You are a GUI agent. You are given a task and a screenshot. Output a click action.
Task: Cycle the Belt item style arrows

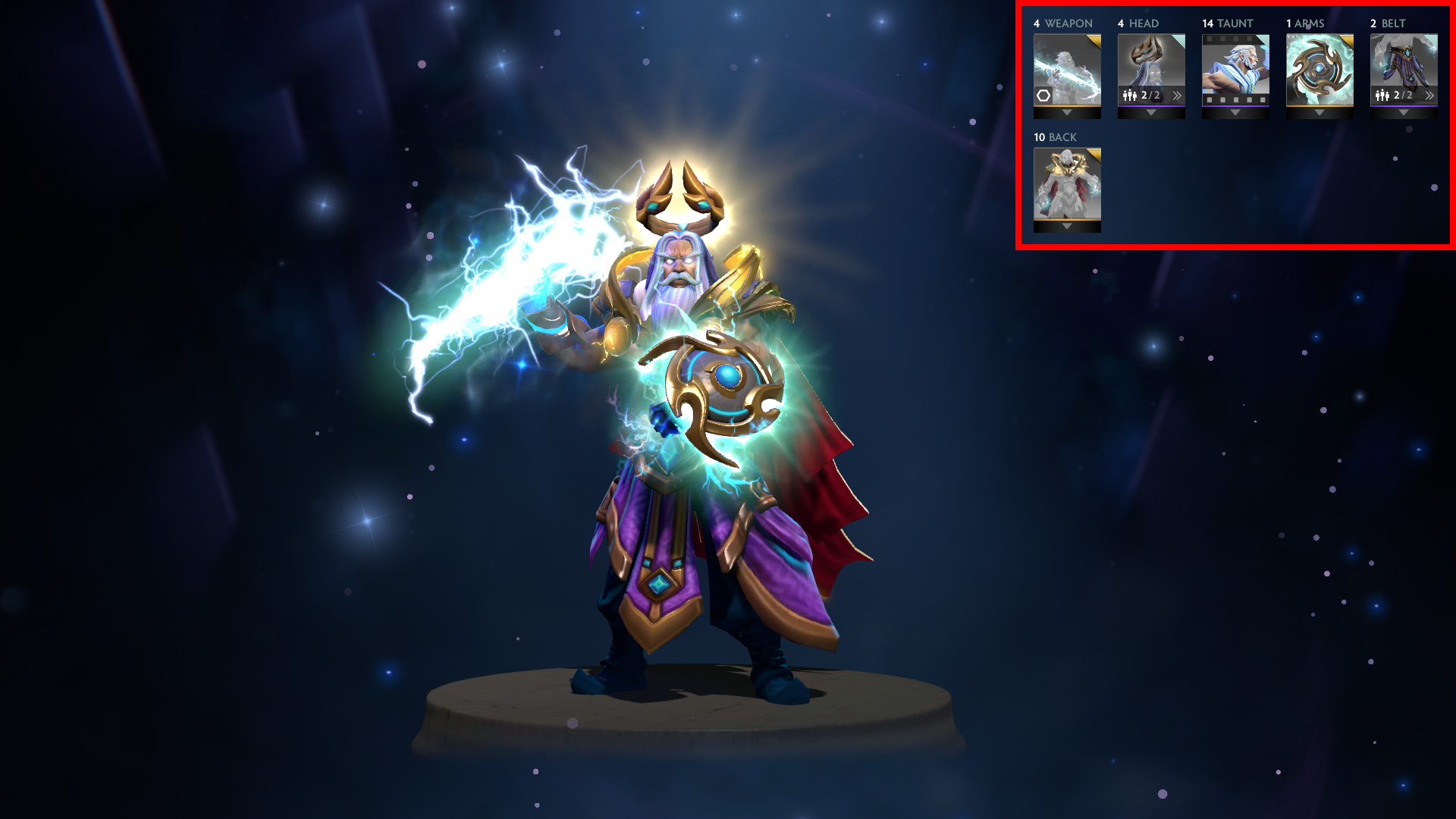(x=1429, y=96)
